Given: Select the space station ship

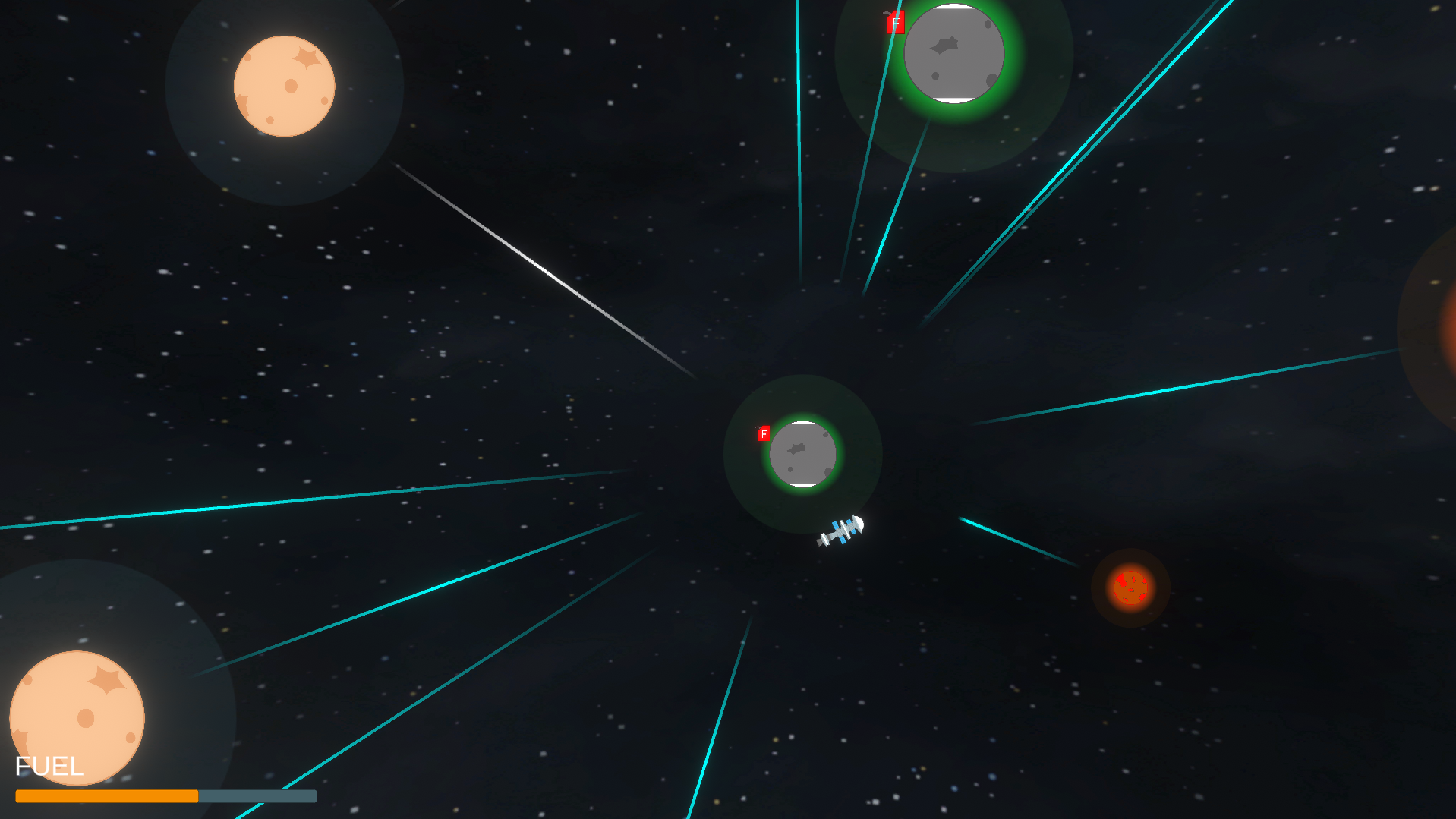Looking at the screenshot, I should pos(841,528).
